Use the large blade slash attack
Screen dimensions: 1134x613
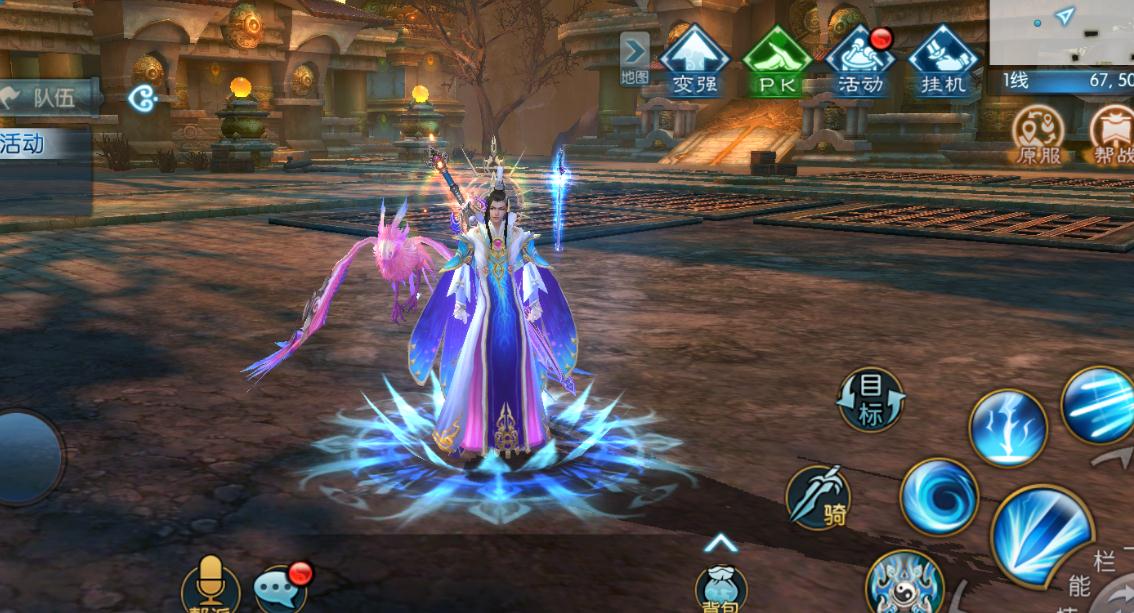1042,534
